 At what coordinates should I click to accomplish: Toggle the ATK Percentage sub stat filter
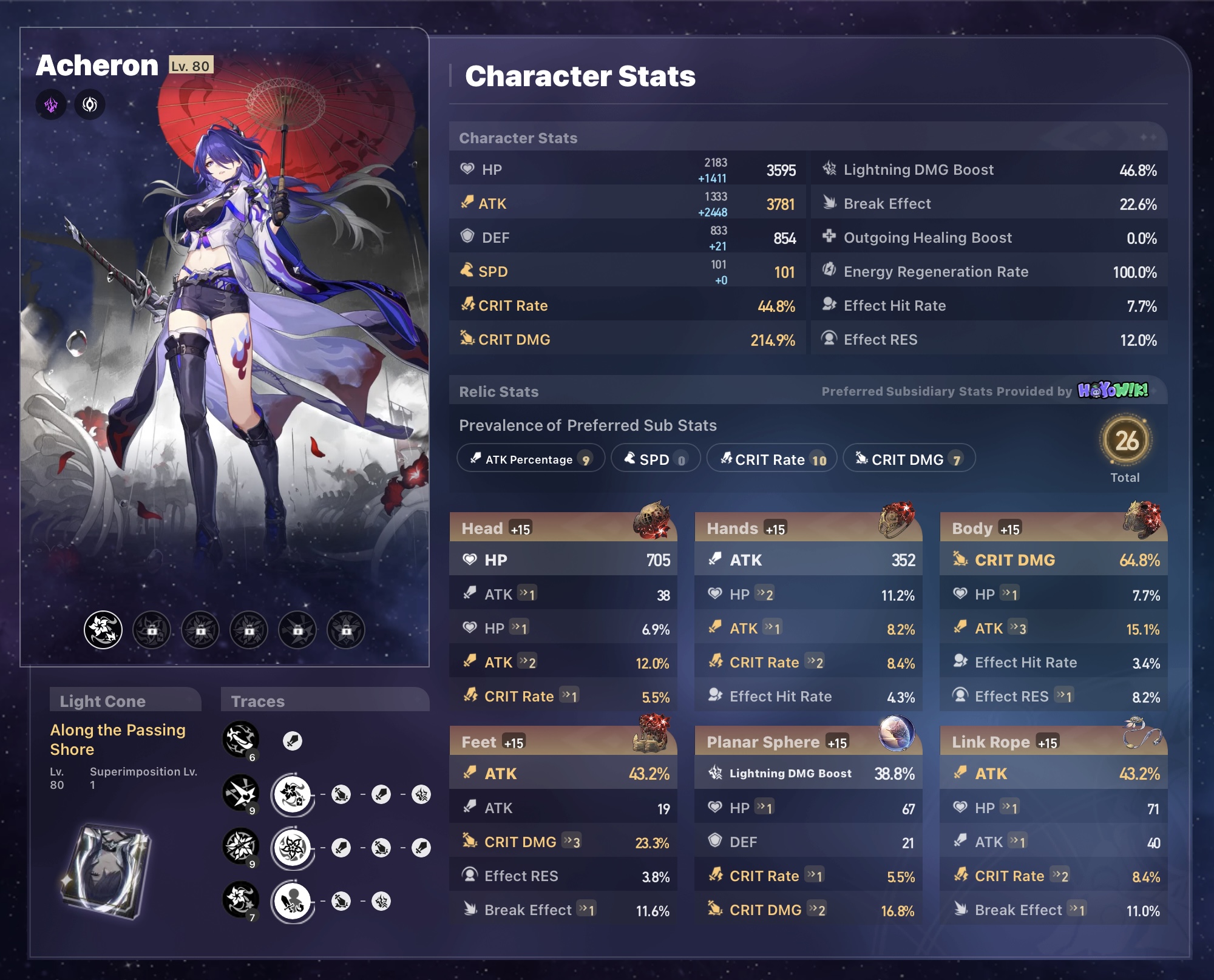pos(529,459)
